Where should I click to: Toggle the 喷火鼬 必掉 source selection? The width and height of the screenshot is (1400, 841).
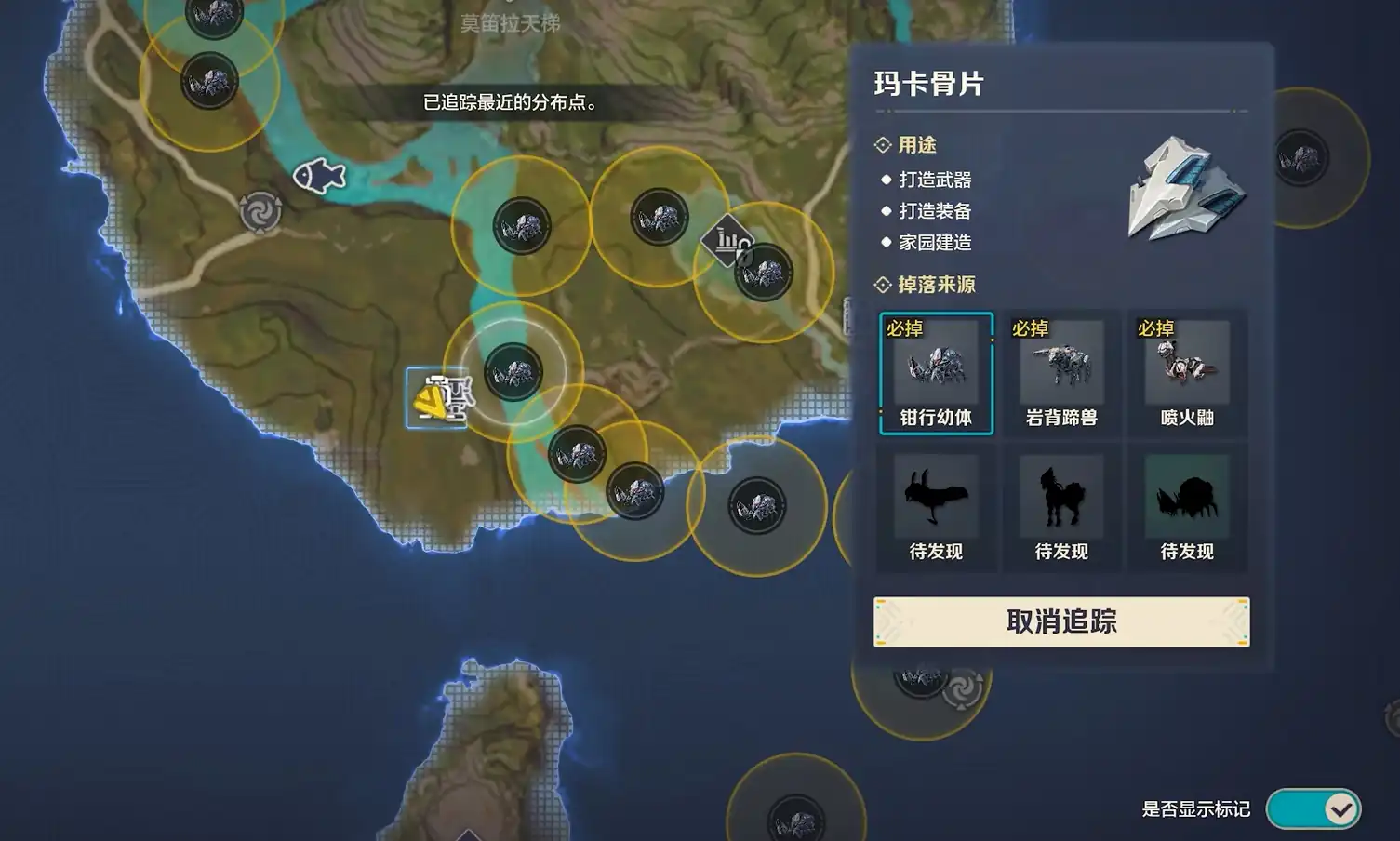(1185, 372)
